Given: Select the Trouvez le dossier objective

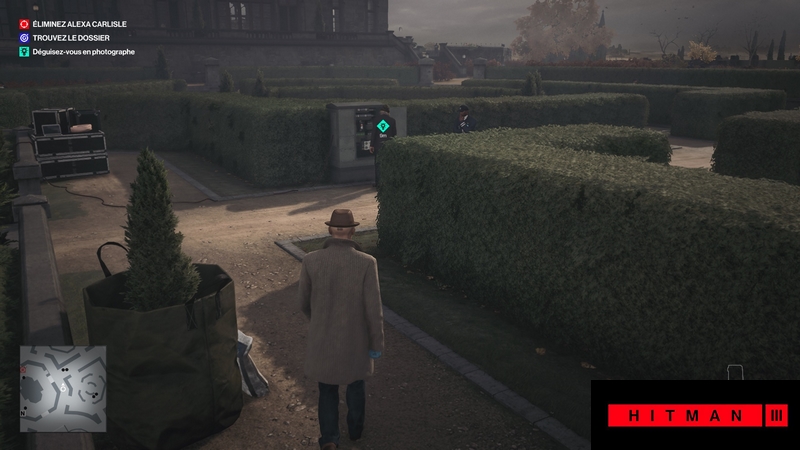Looking at the screenshot, I should [x=70, y=37].
